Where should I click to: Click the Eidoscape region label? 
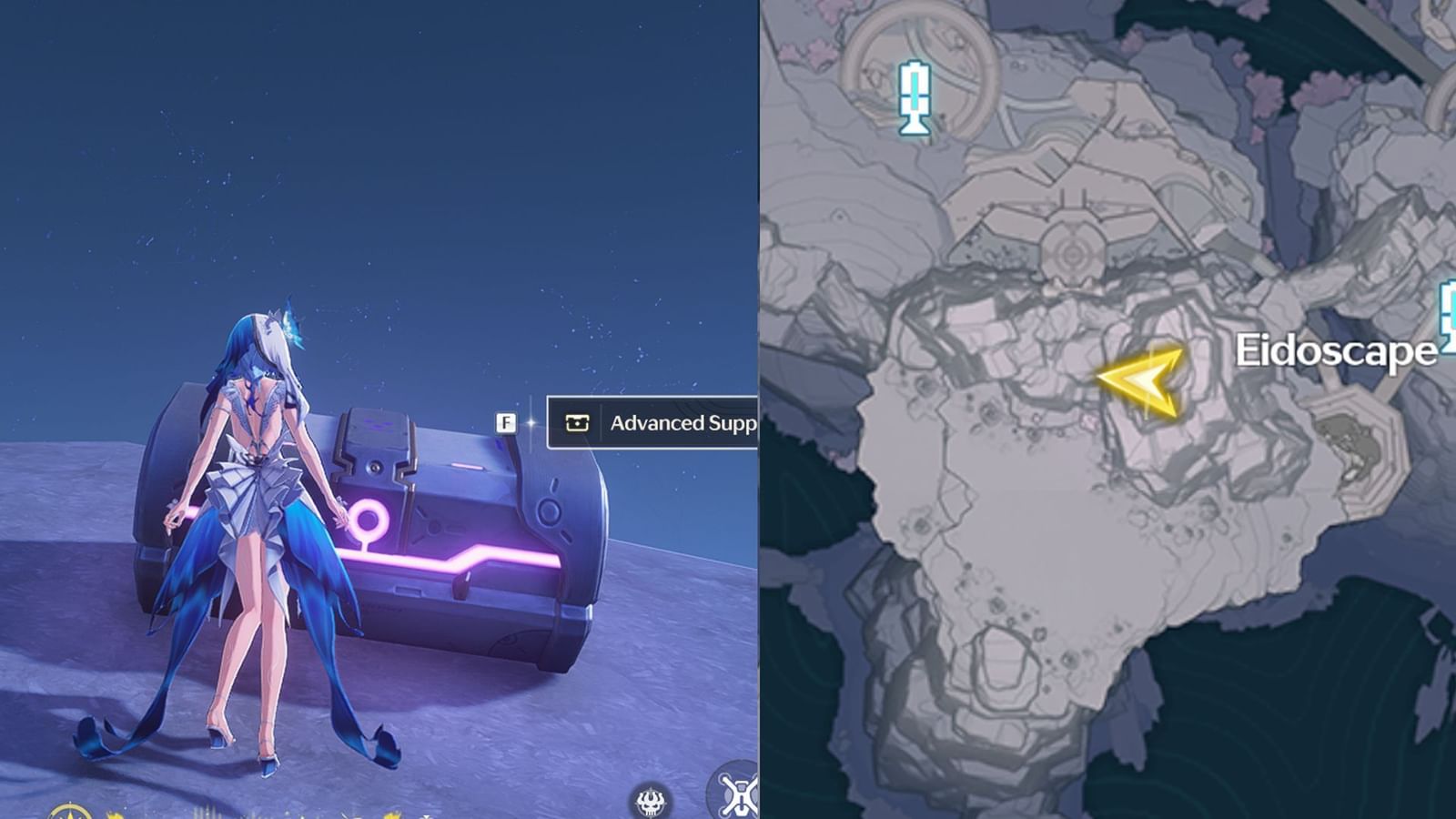click(x=1336, y=349)
